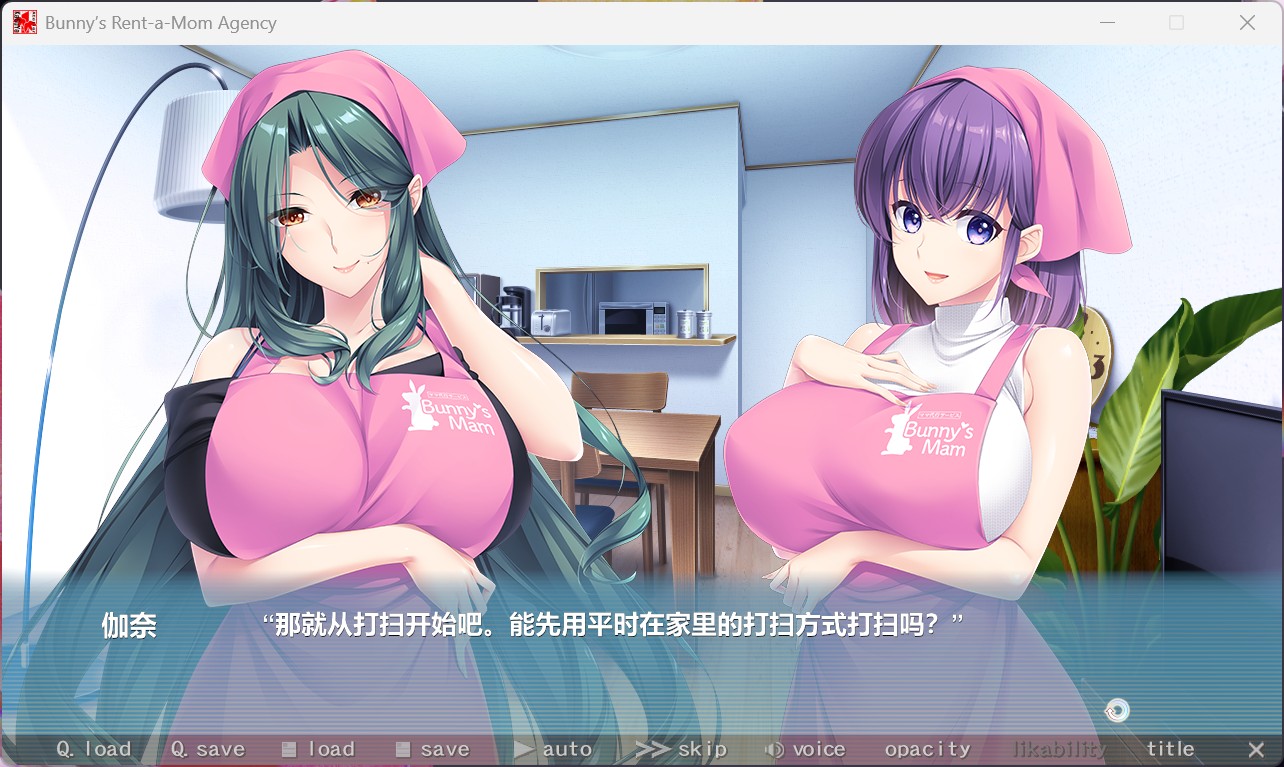Hide the message window with the X
Screen dimensions: 1284x767
click(1256, 748)
